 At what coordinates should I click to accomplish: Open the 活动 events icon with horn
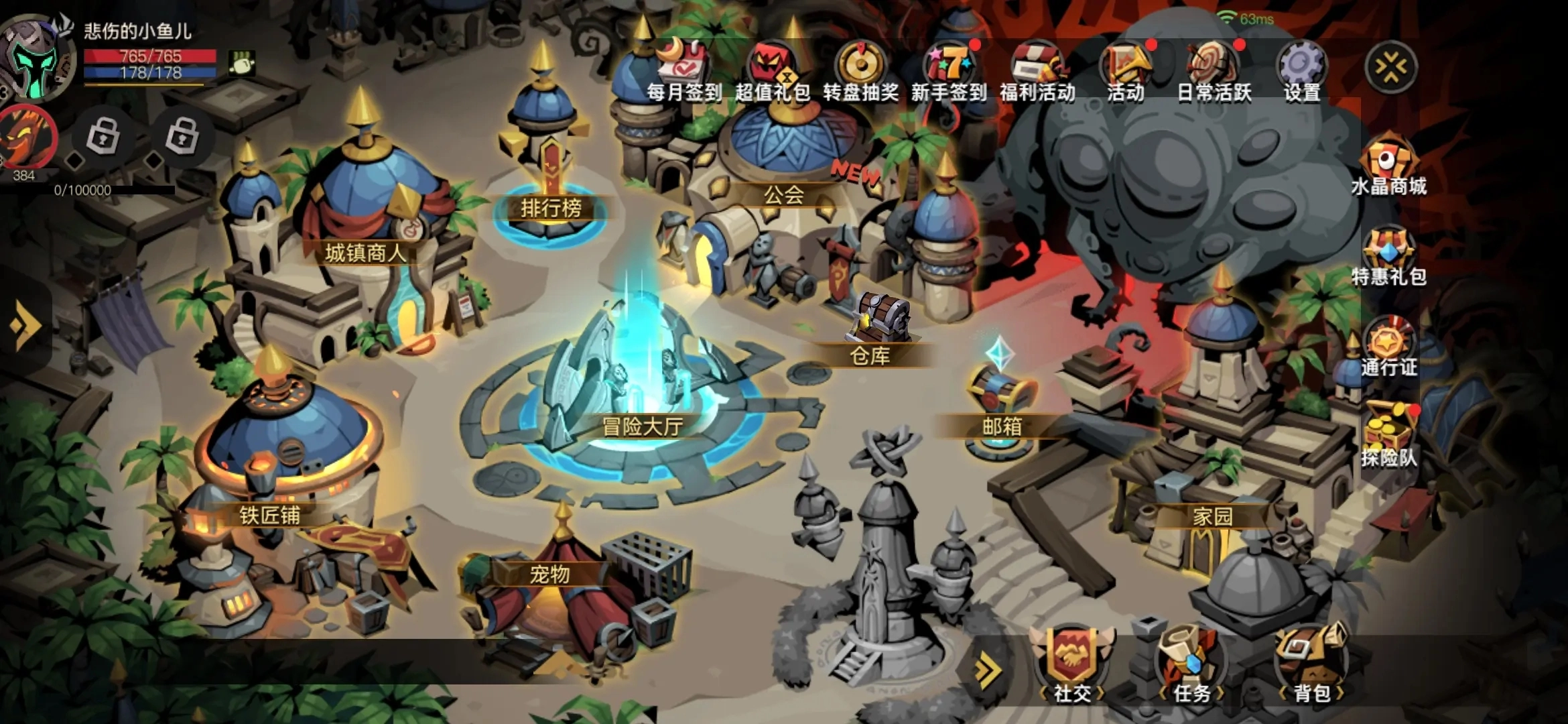click(x=1126, y=70)
